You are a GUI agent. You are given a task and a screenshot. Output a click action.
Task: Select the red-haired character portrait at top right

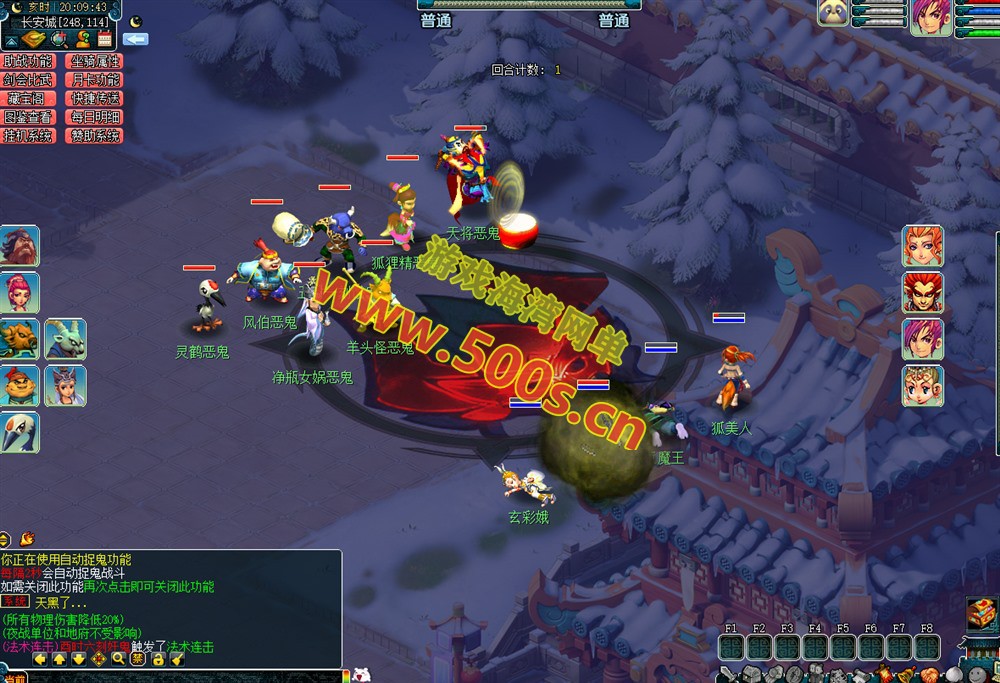pos(931,18)
